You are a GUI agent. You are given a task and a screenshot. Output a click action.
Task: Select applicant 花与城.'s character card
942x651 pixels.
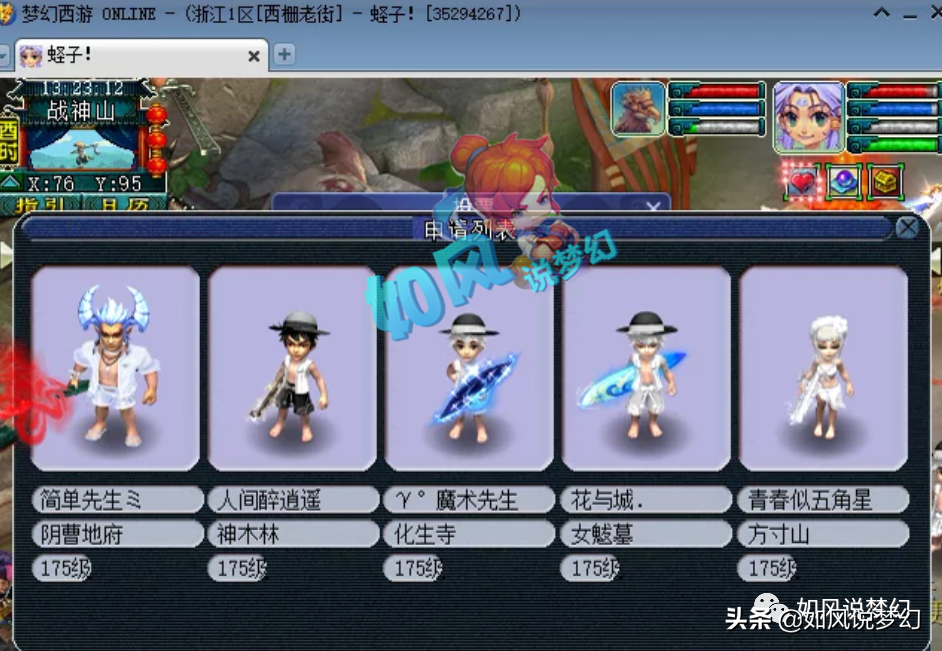(x=646, y=368)
